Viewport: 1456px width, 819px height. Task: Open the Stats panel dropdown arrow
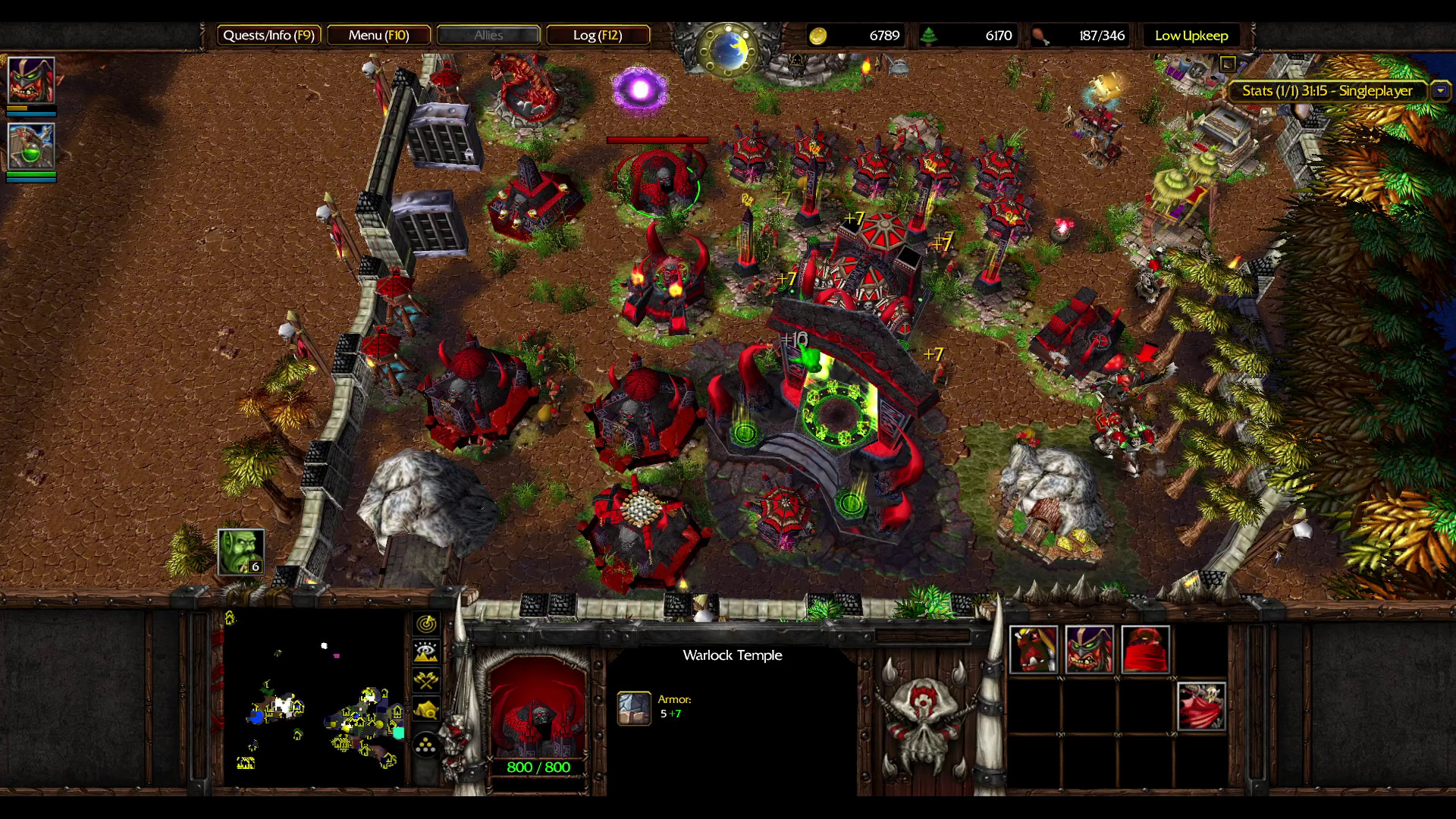(1439, 90)
